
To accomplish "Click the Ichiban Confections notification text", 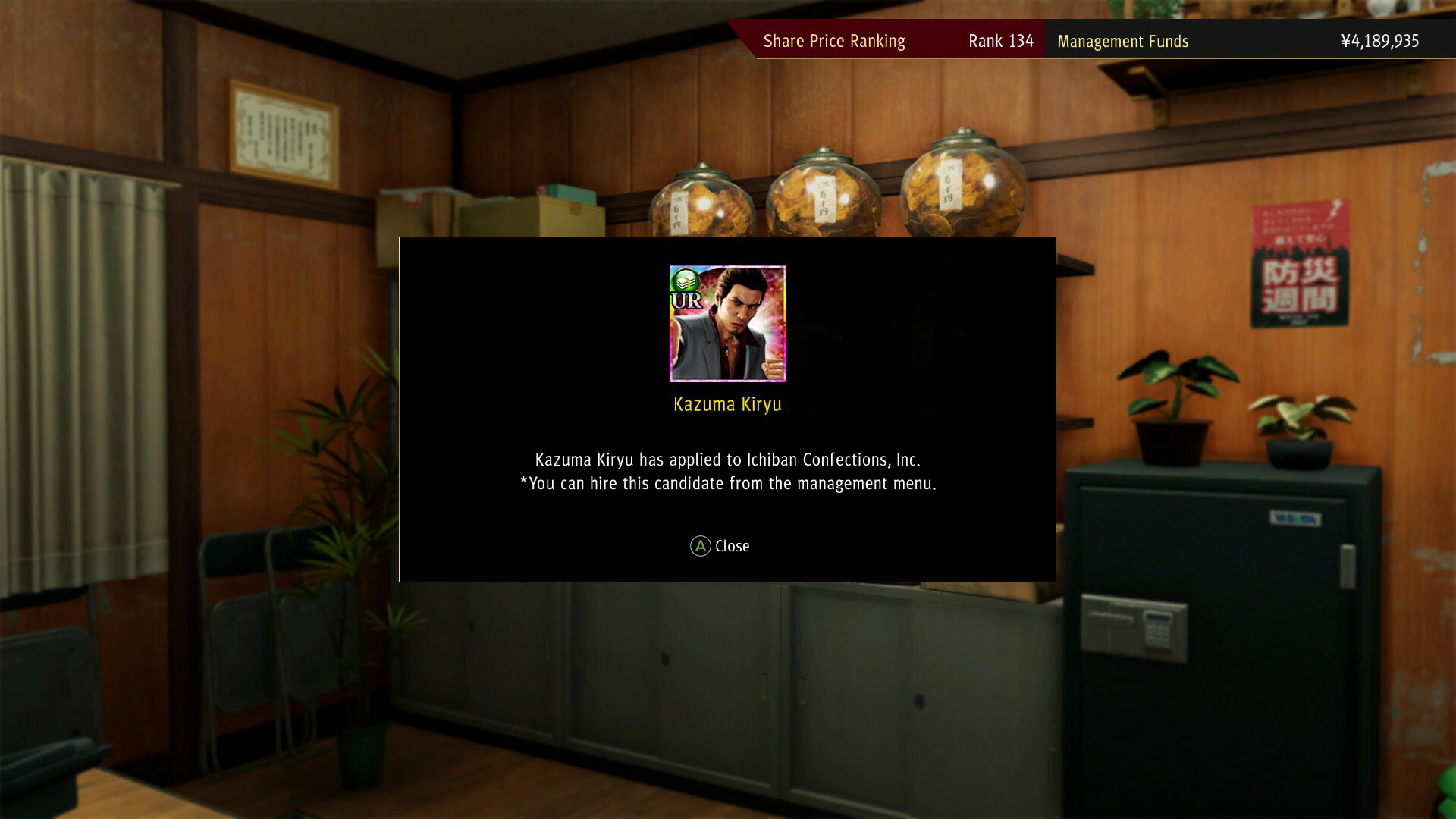I will 726,459.
